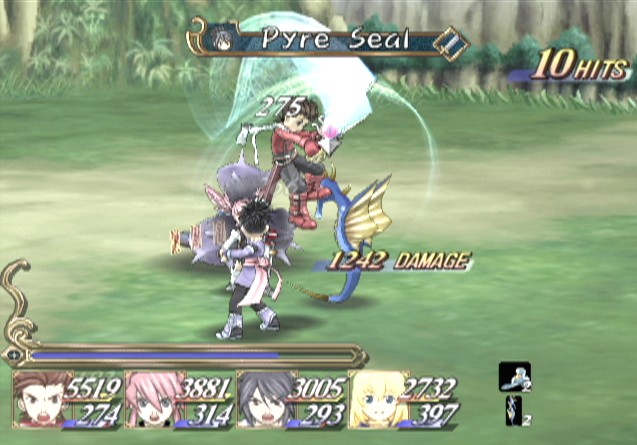This screenshot has height=445, width=637.
Task: Pick Colette's blonde party portrait
Action: 375,402
